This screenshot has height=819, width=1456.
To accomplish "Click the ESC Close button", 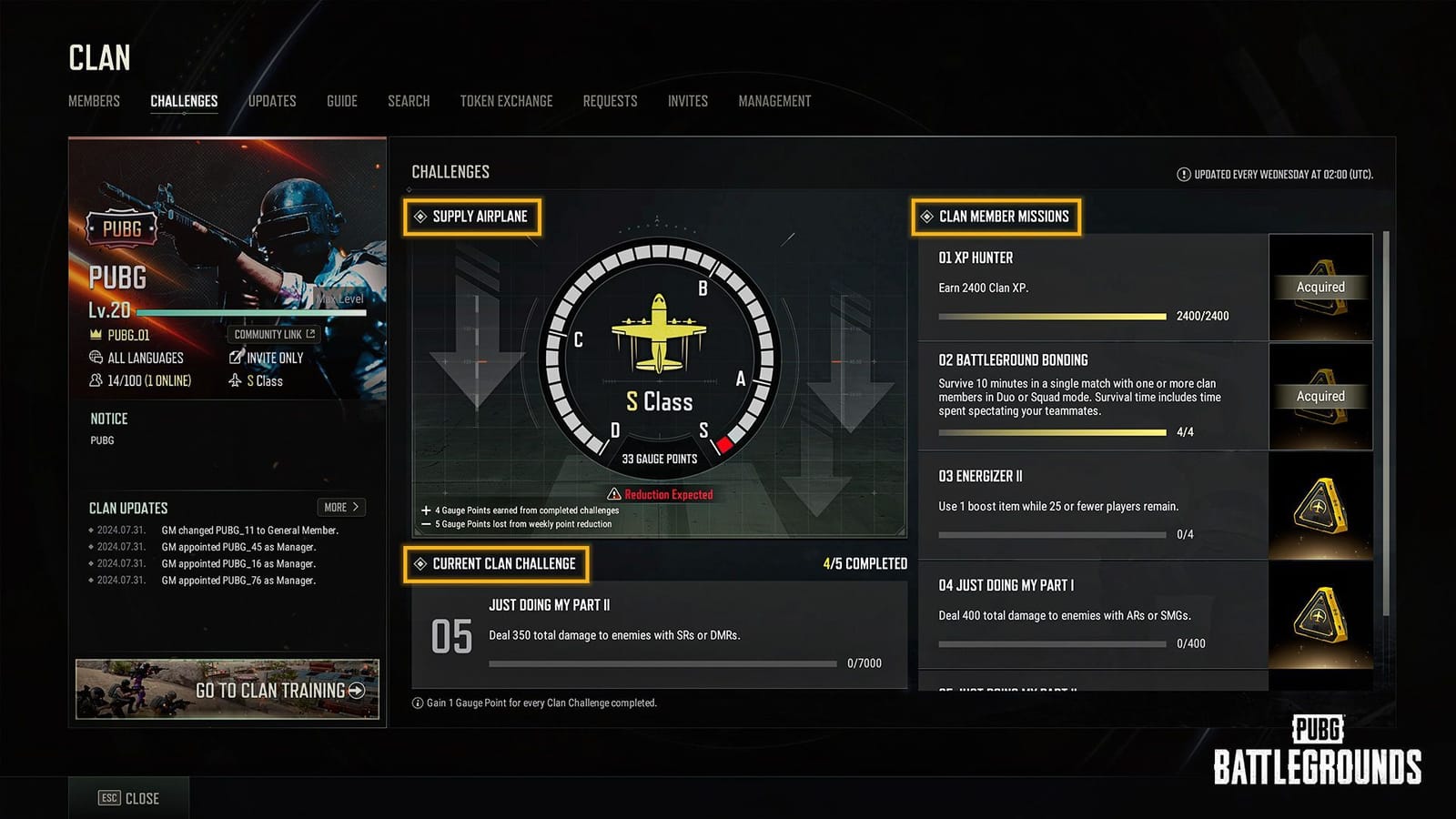I will pos(127,798).
